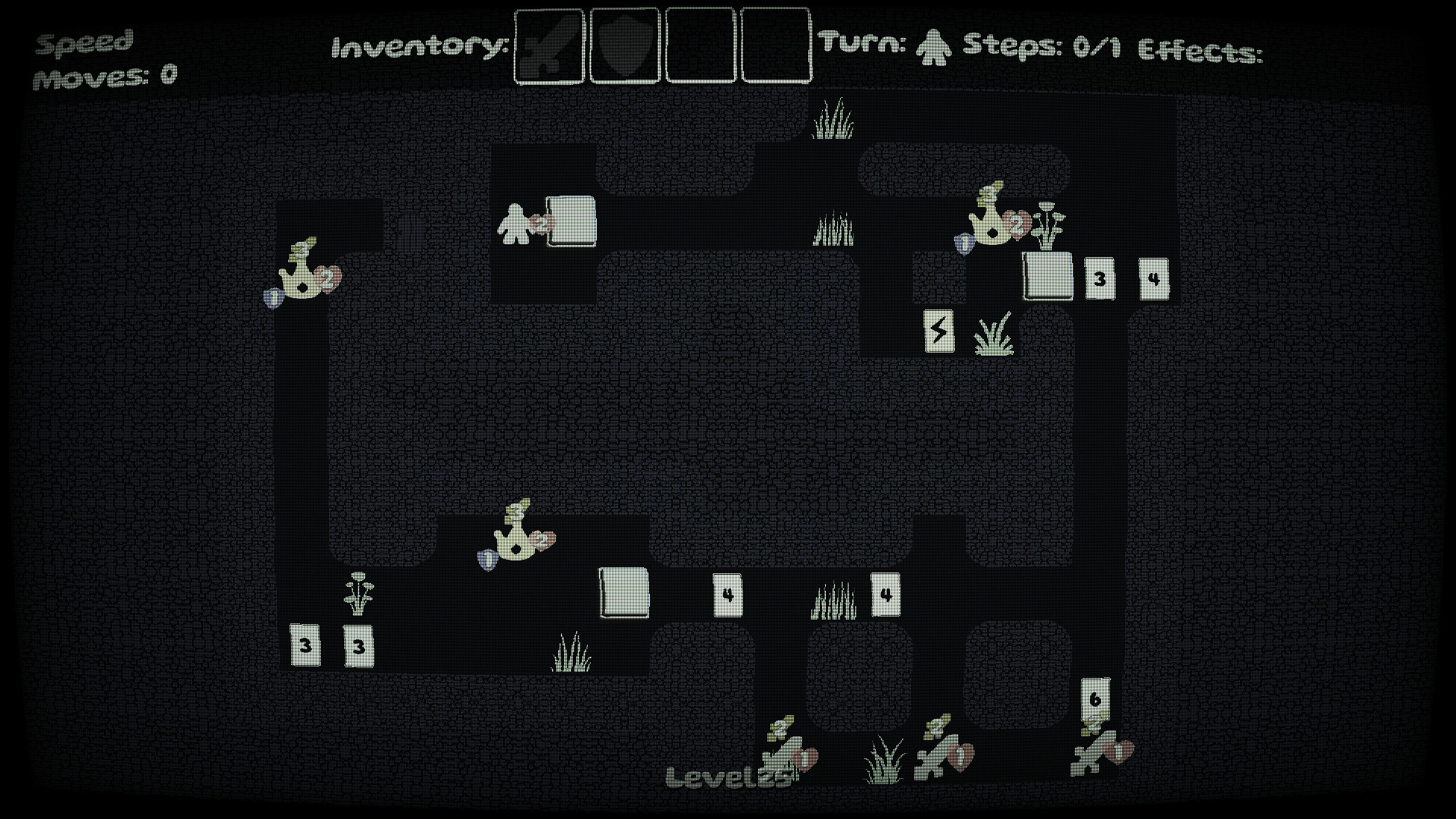This screenshot has height=819, width=1456.
Task: Click the Turn indicator character icon
Action: [x=933, y=47]
